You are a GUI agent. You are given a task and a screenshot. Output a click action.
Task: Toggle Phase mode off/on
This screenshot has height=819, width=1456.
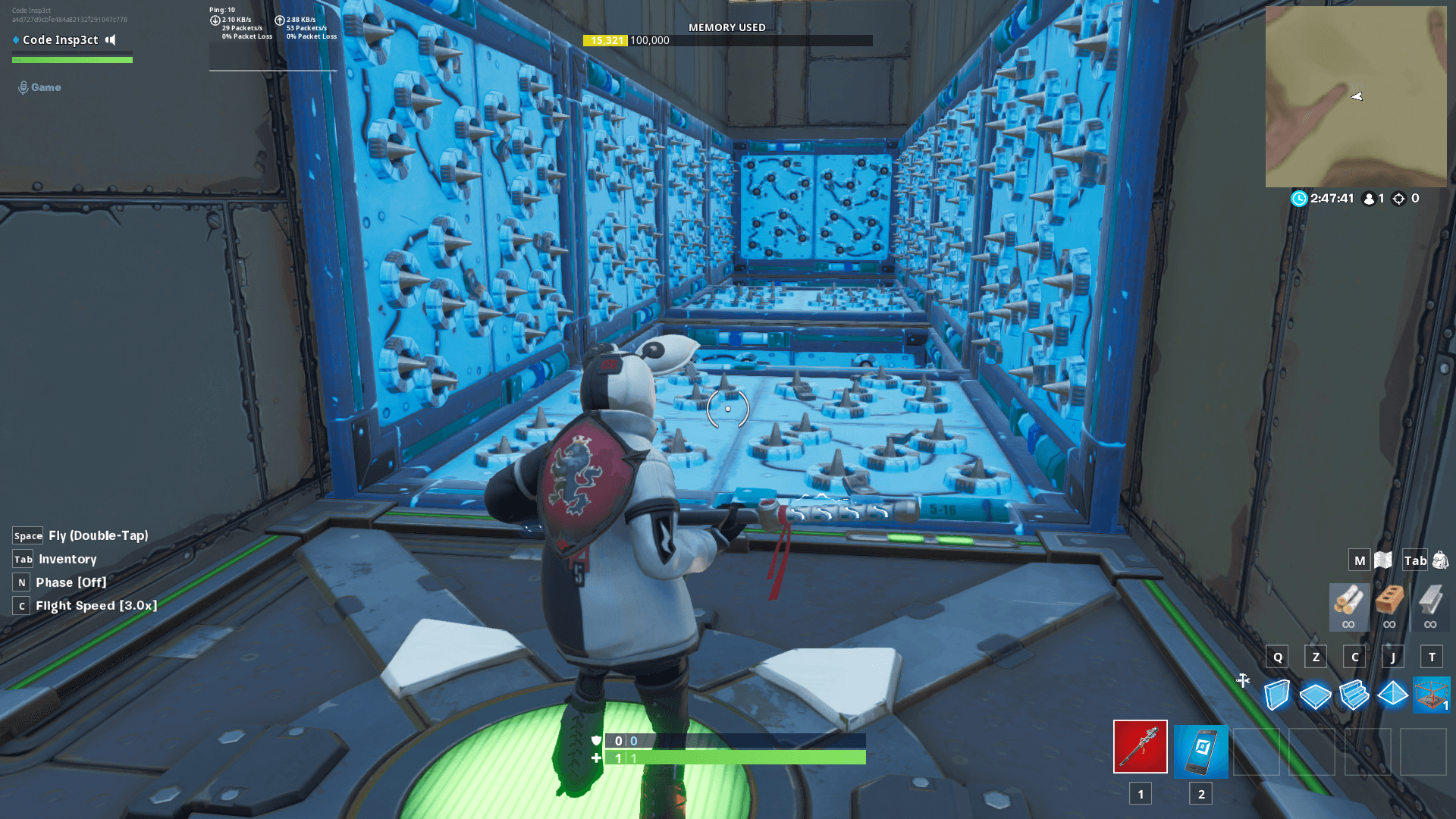pyautogui.click(x=20, y=582)
